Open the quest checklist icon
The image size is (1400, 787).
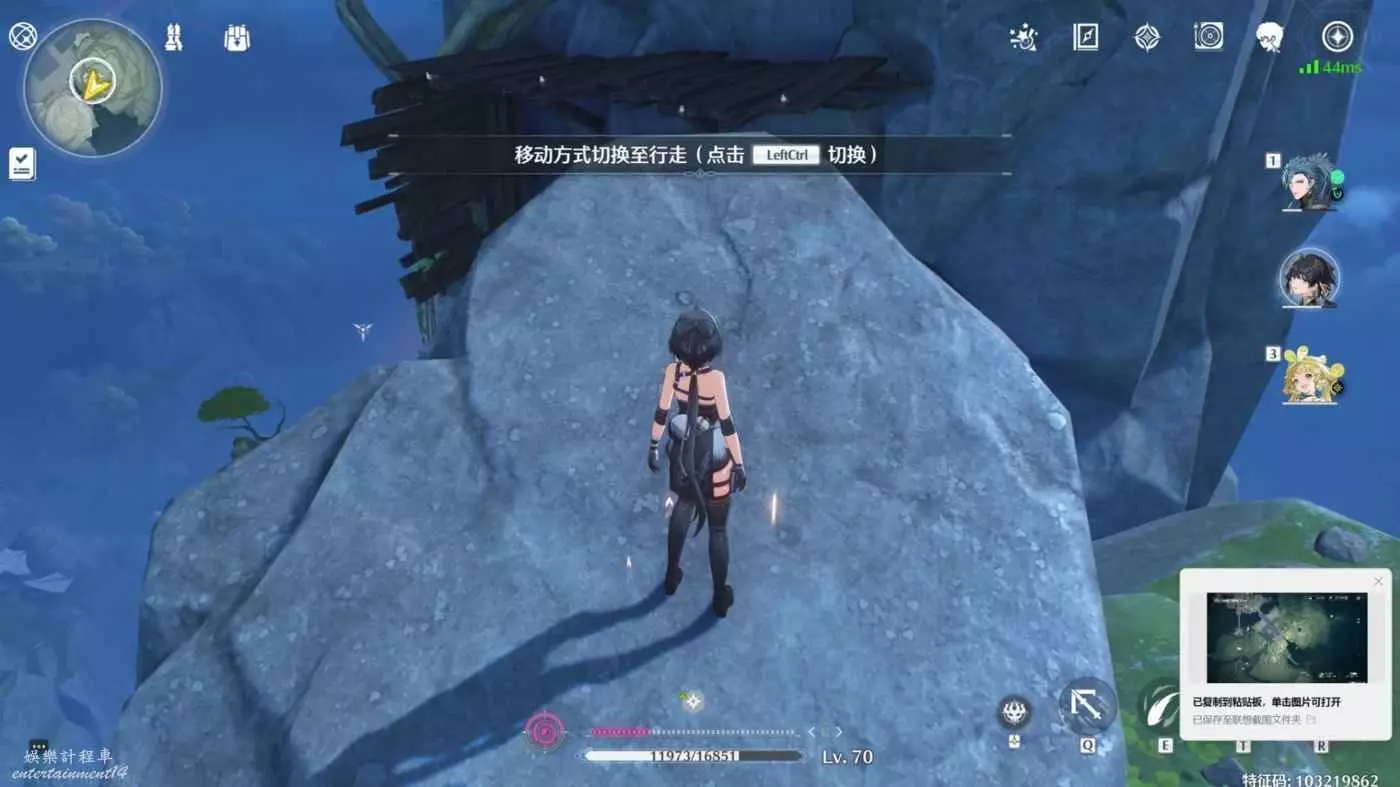click(22, 163)
